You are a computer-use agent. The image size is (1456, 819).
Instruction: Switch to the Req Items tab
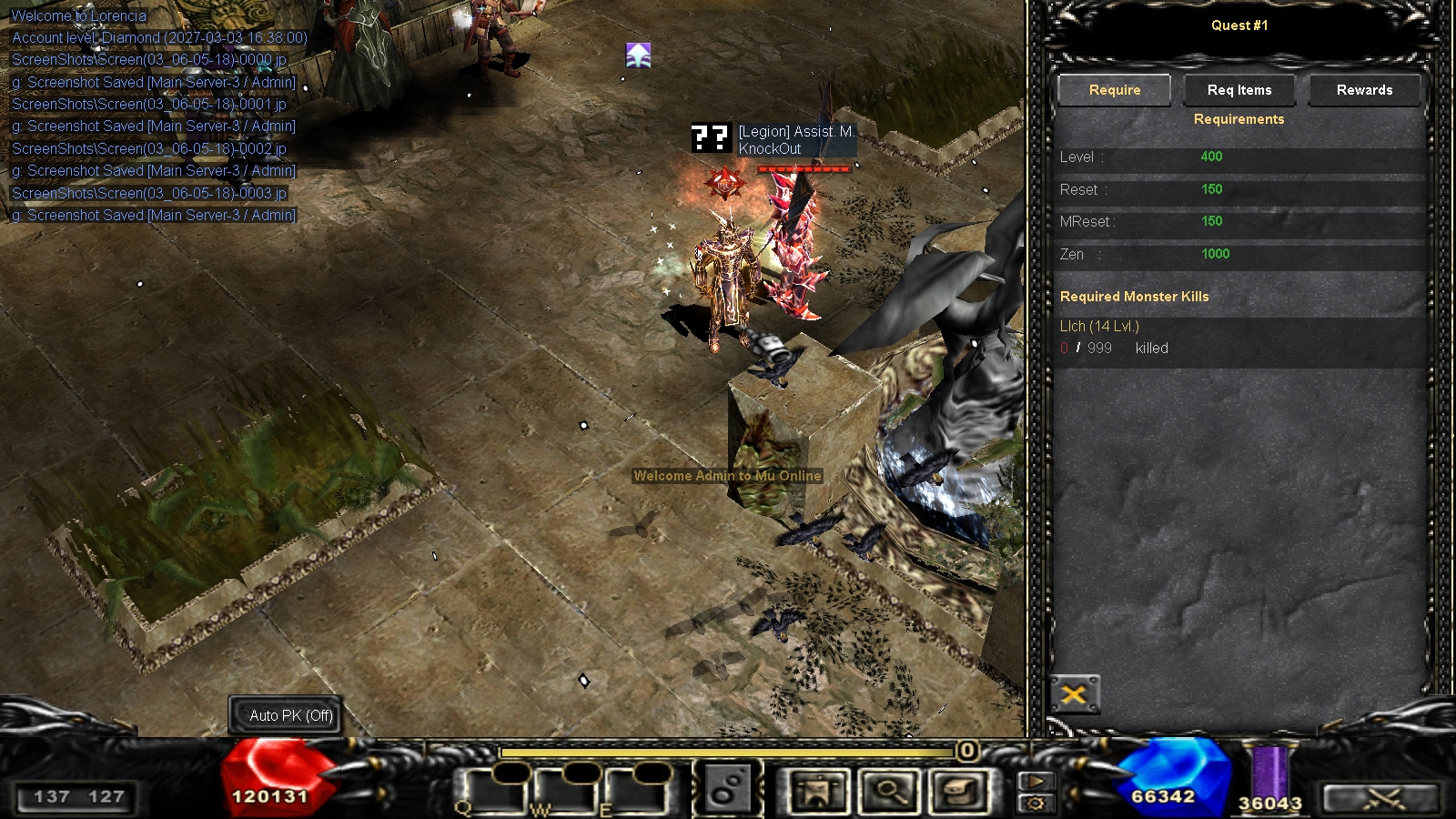[1239, 90]
